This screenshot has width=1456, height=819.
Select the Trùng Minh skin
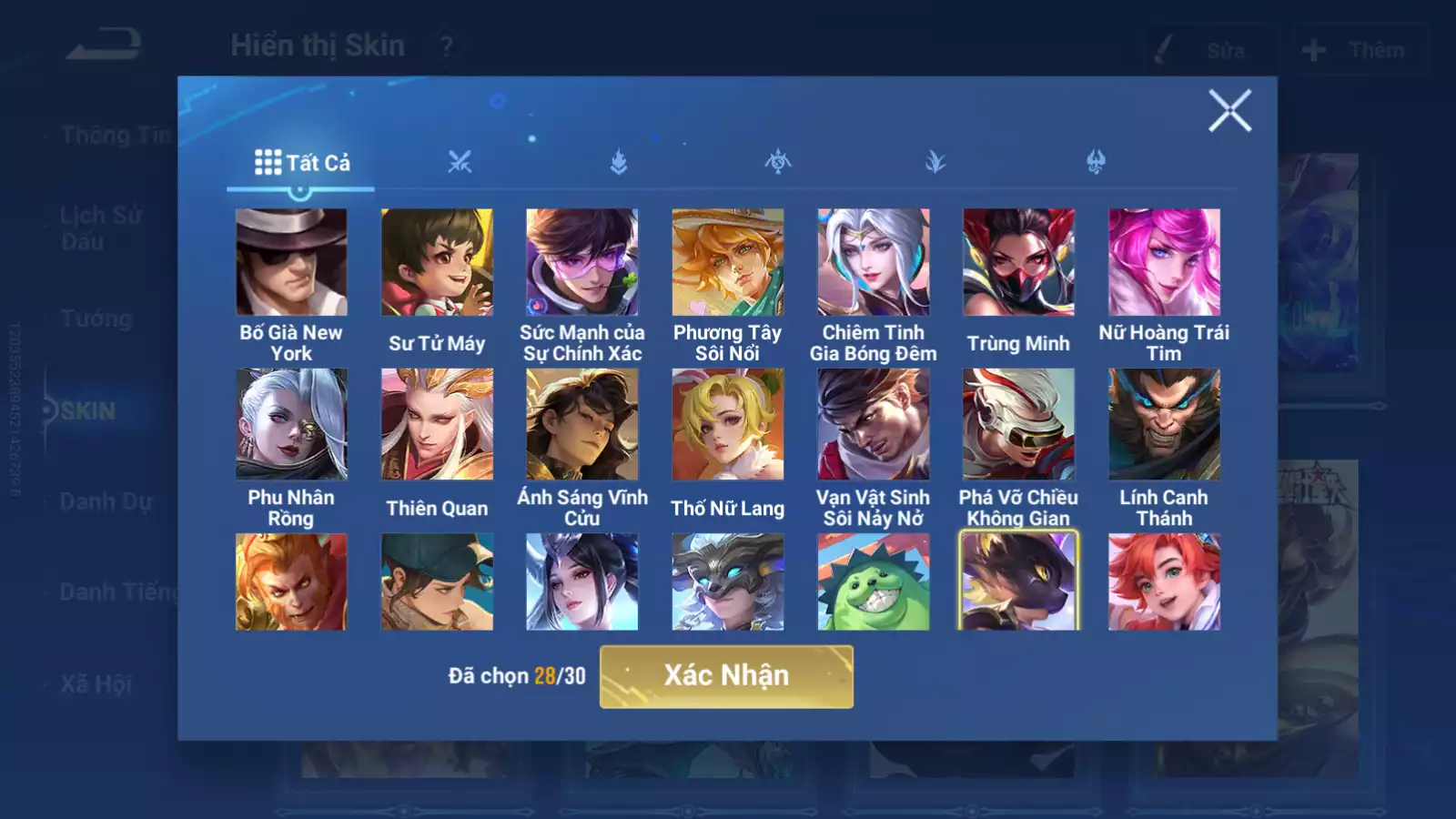tap(1018, 262)
